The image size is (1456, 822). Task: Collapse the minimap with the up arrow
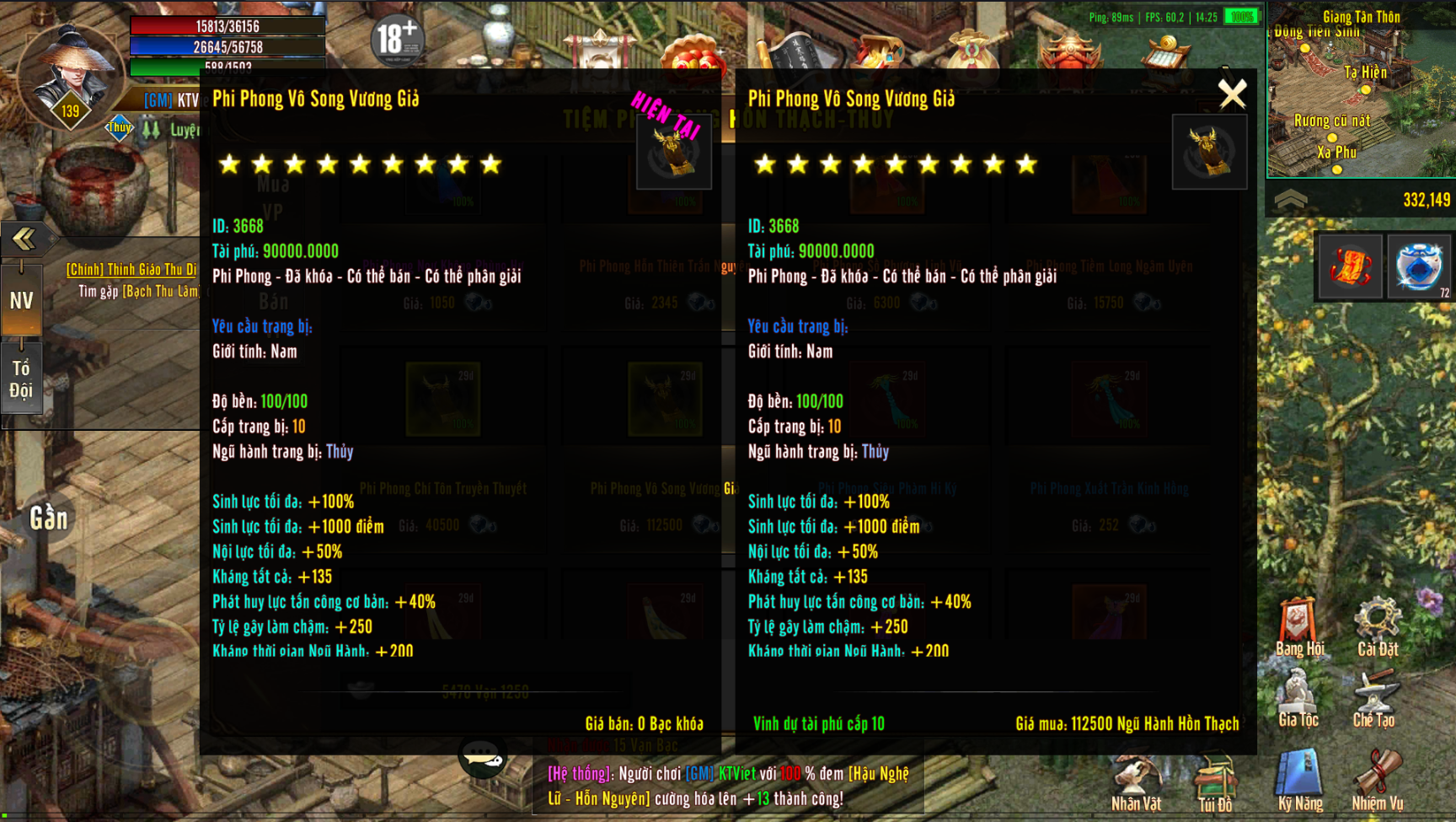1290,200
